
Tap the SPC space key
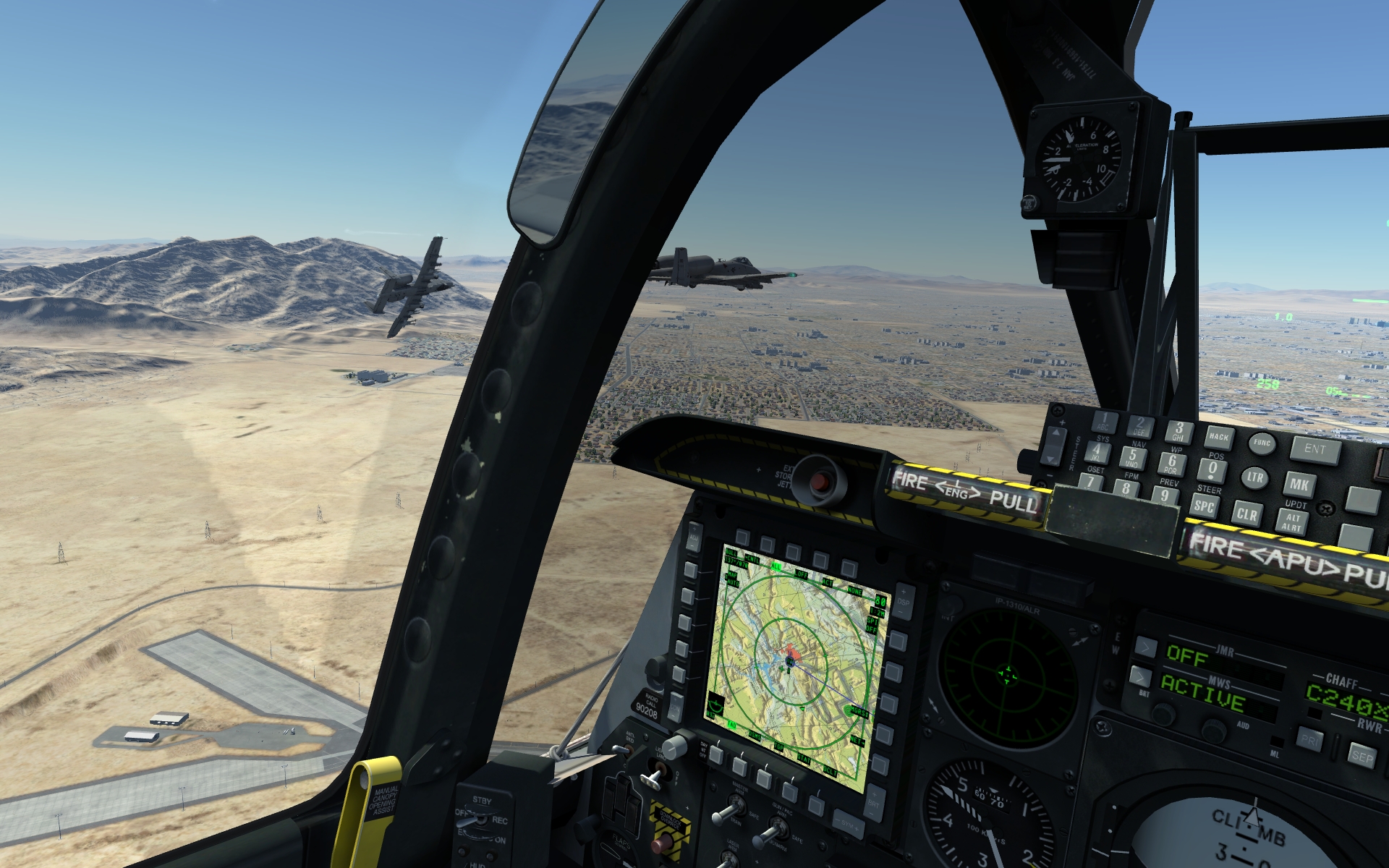(x=1204, y=506)
